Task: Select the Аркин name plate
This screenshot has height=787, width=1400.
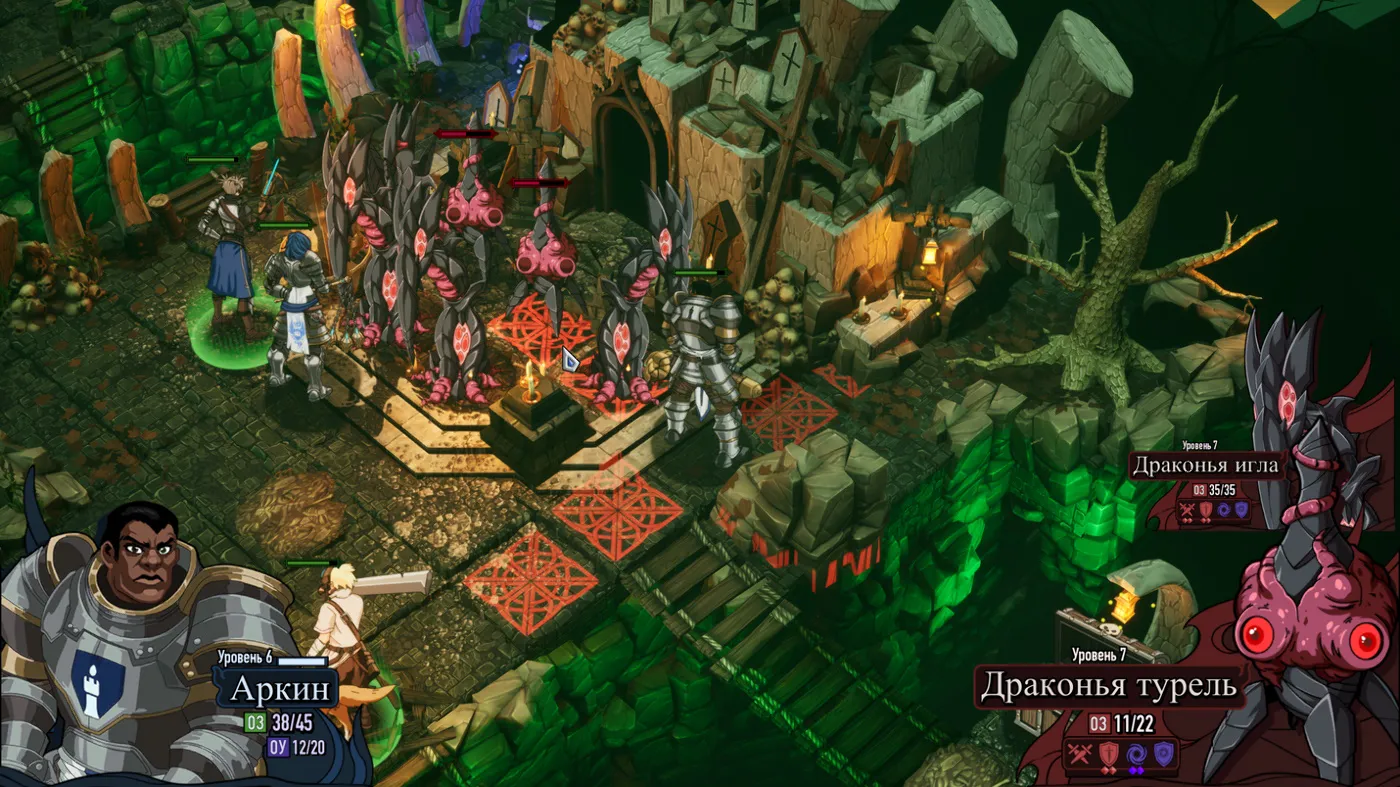Action: tap(280, 689)
